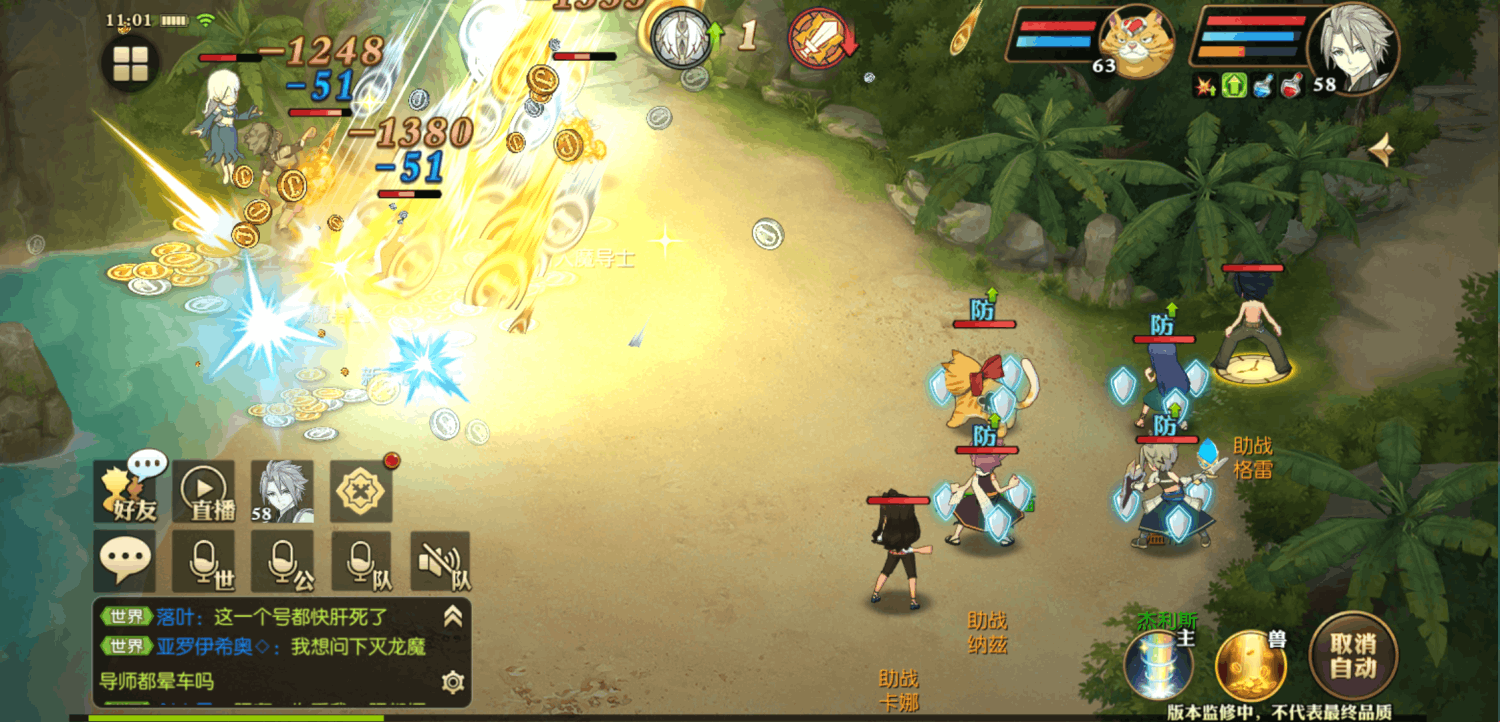Expand the chat box with double arrows

(x=453, y=616)
